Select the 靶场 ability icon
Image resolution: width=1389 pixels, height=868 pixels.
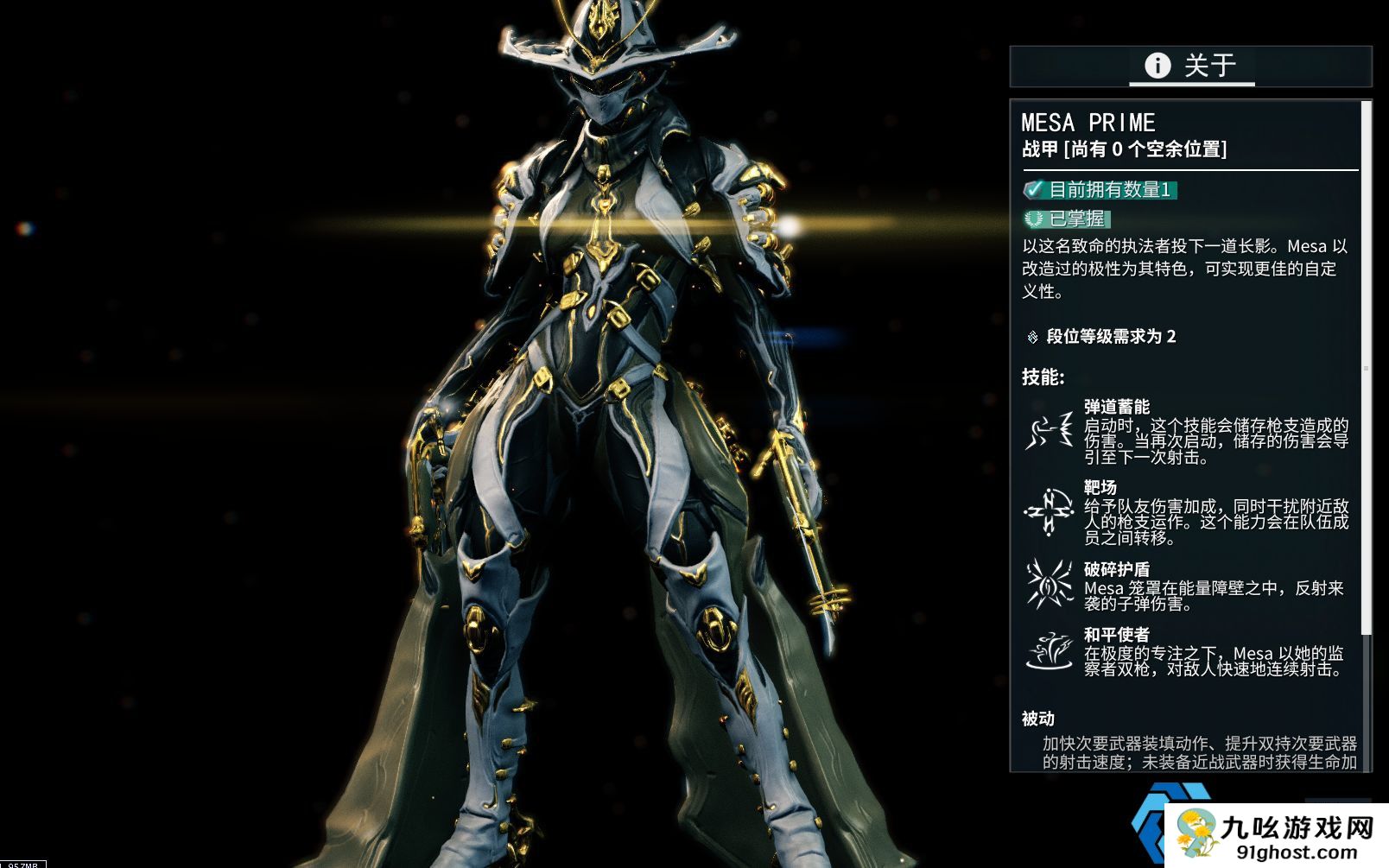click(x=1049, y=512)
